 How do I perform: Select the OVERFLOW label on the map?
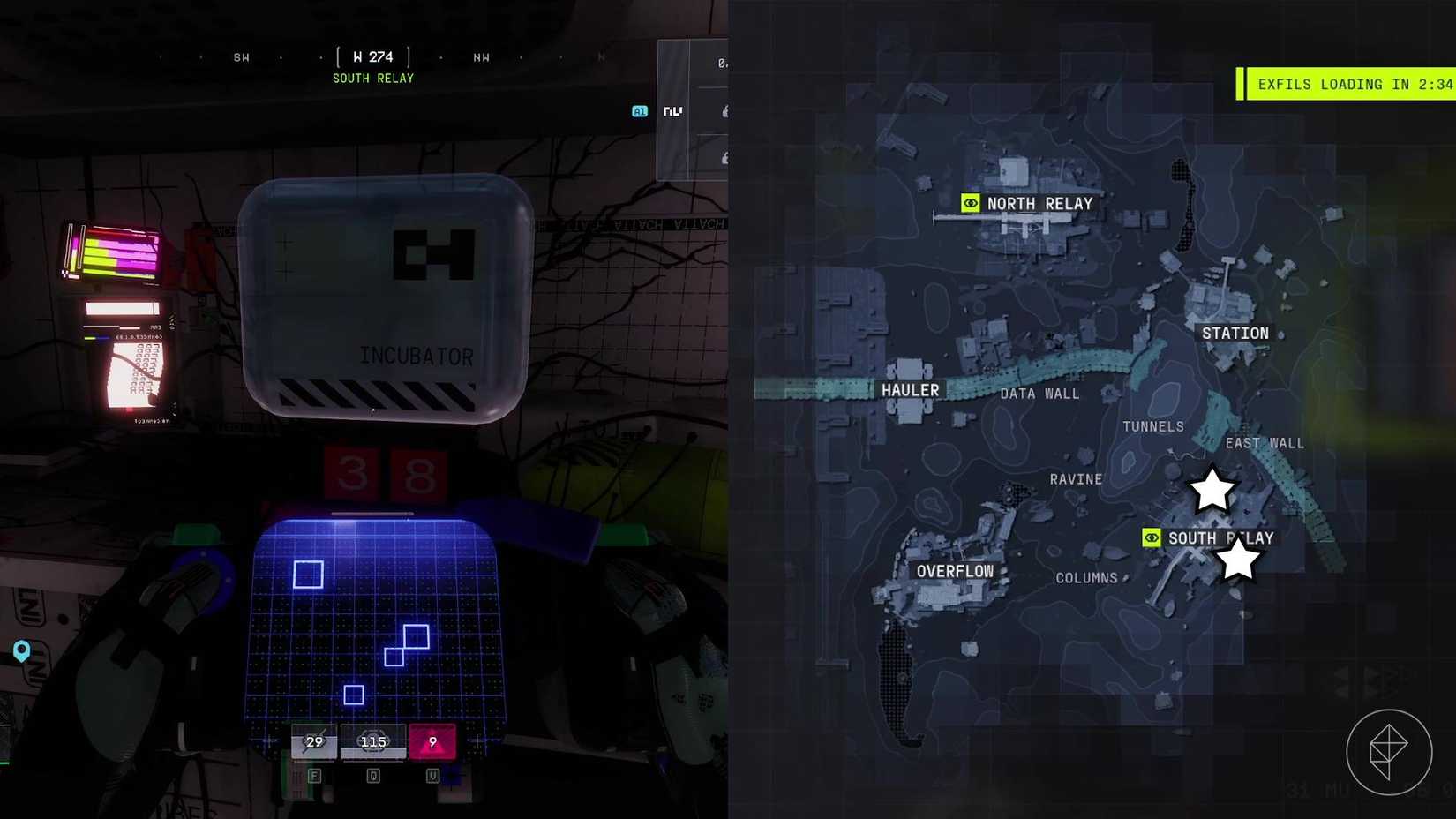[954, 570]
